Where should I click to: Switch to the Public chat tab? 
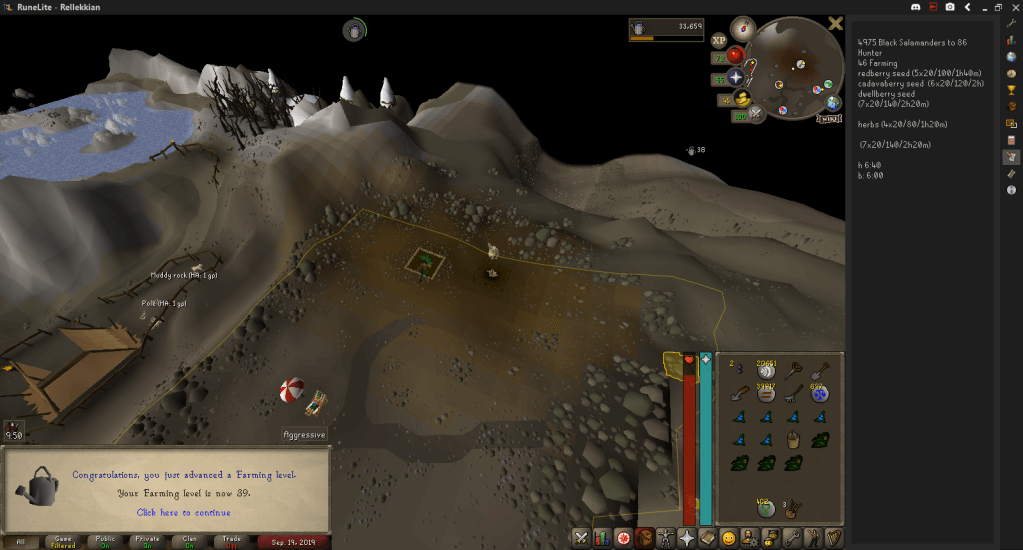point(104,541)
